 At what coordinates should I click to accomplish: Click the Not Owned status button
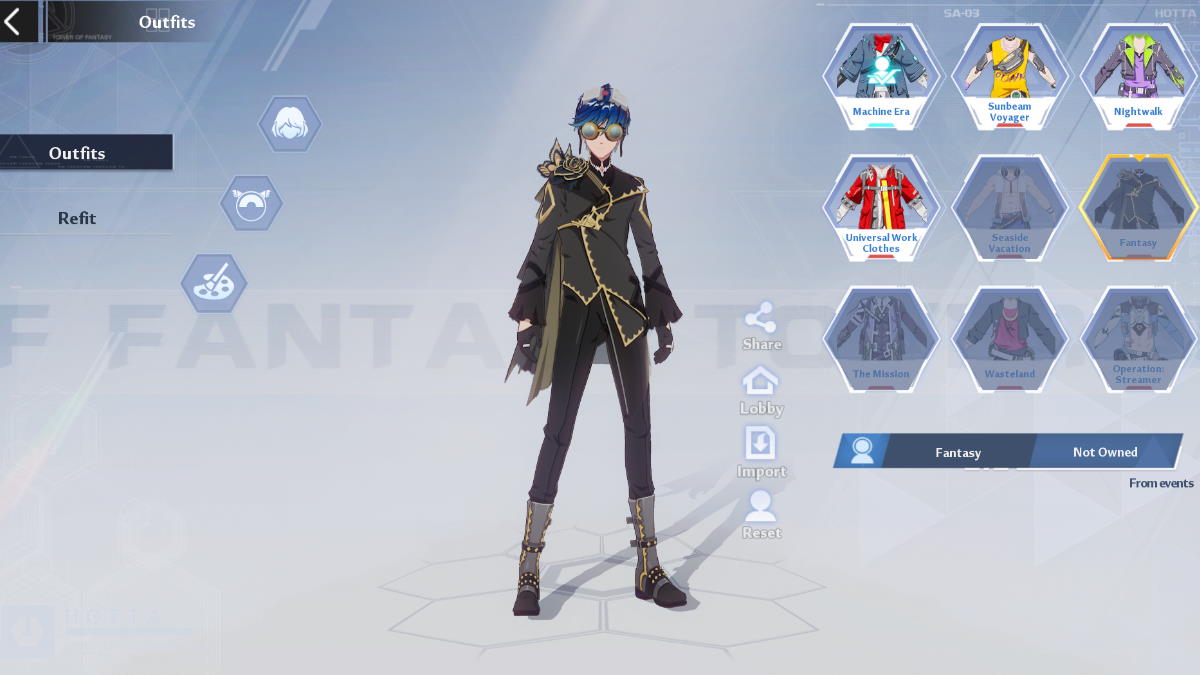1104,452
